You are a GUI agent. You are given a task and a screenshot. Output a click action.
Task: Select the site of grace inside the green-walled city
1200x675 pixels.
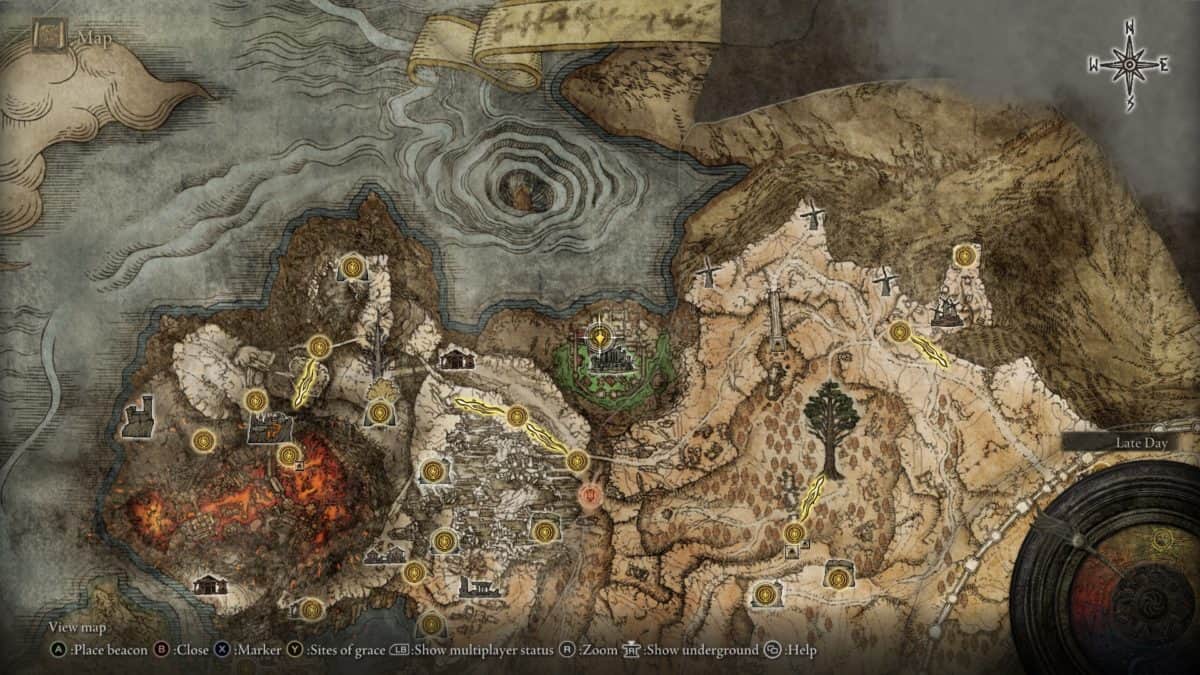tap(599, 337)
